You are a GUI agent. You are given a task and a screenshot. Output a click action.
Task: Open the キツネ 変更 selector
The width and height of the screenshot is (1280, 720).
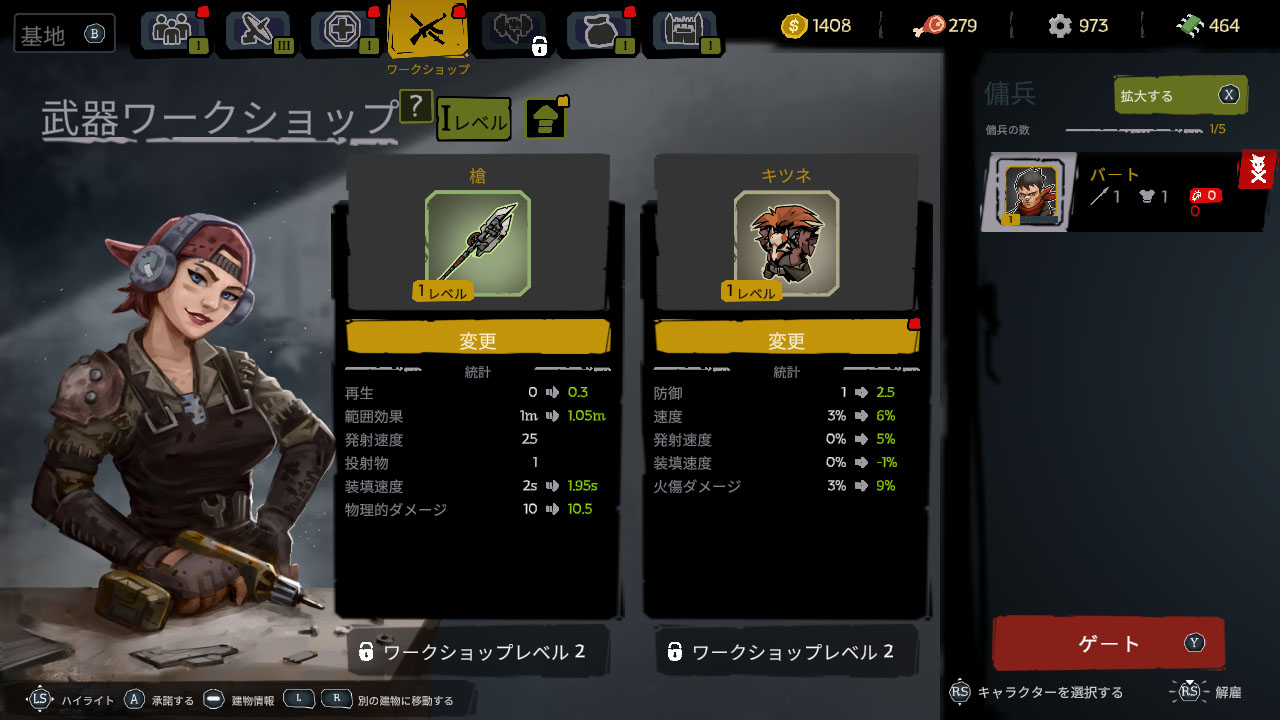point(786,338)
